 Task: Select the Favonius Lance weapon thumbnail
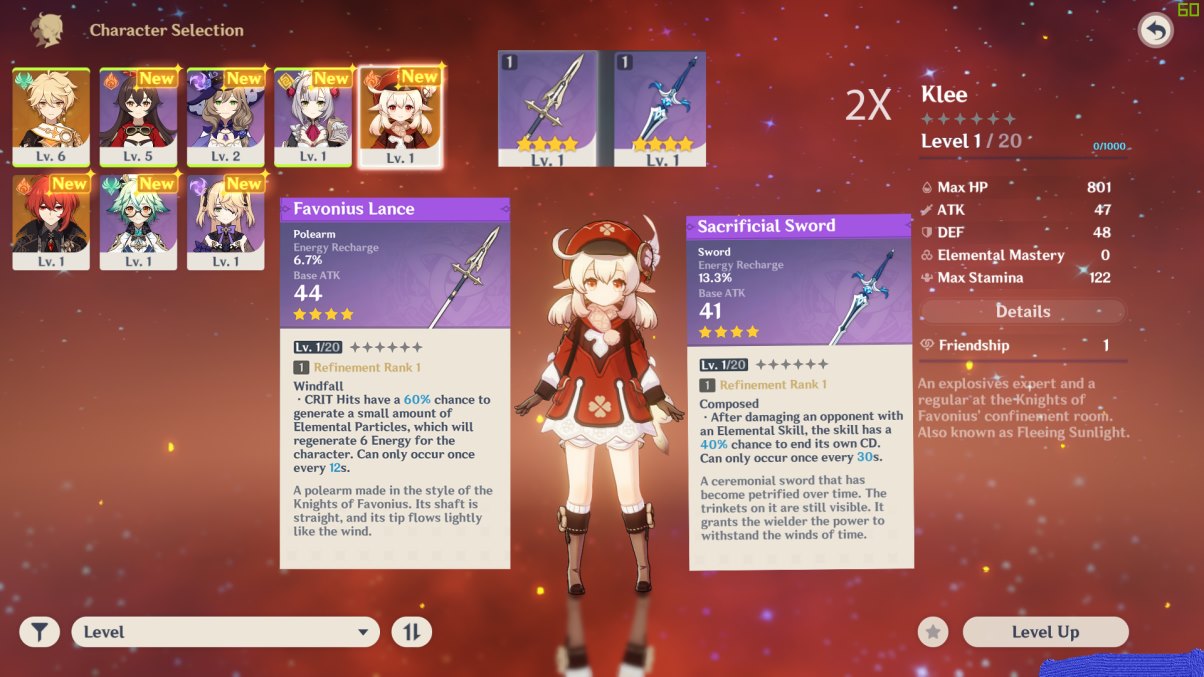pyautogui.click(x=547, y=108)
